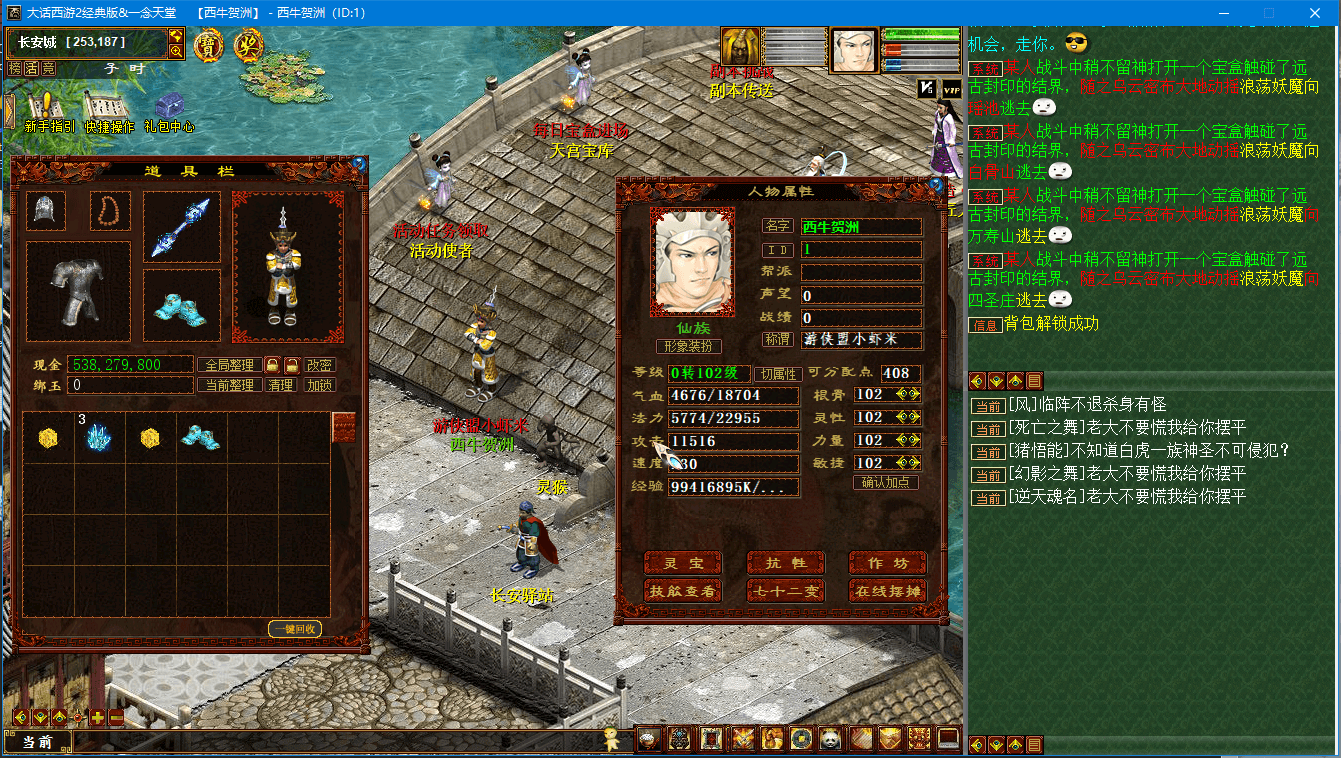Click the round 宝 treasure button
The width and height of the screenshot is (1341, 758).
pos(208,45)
